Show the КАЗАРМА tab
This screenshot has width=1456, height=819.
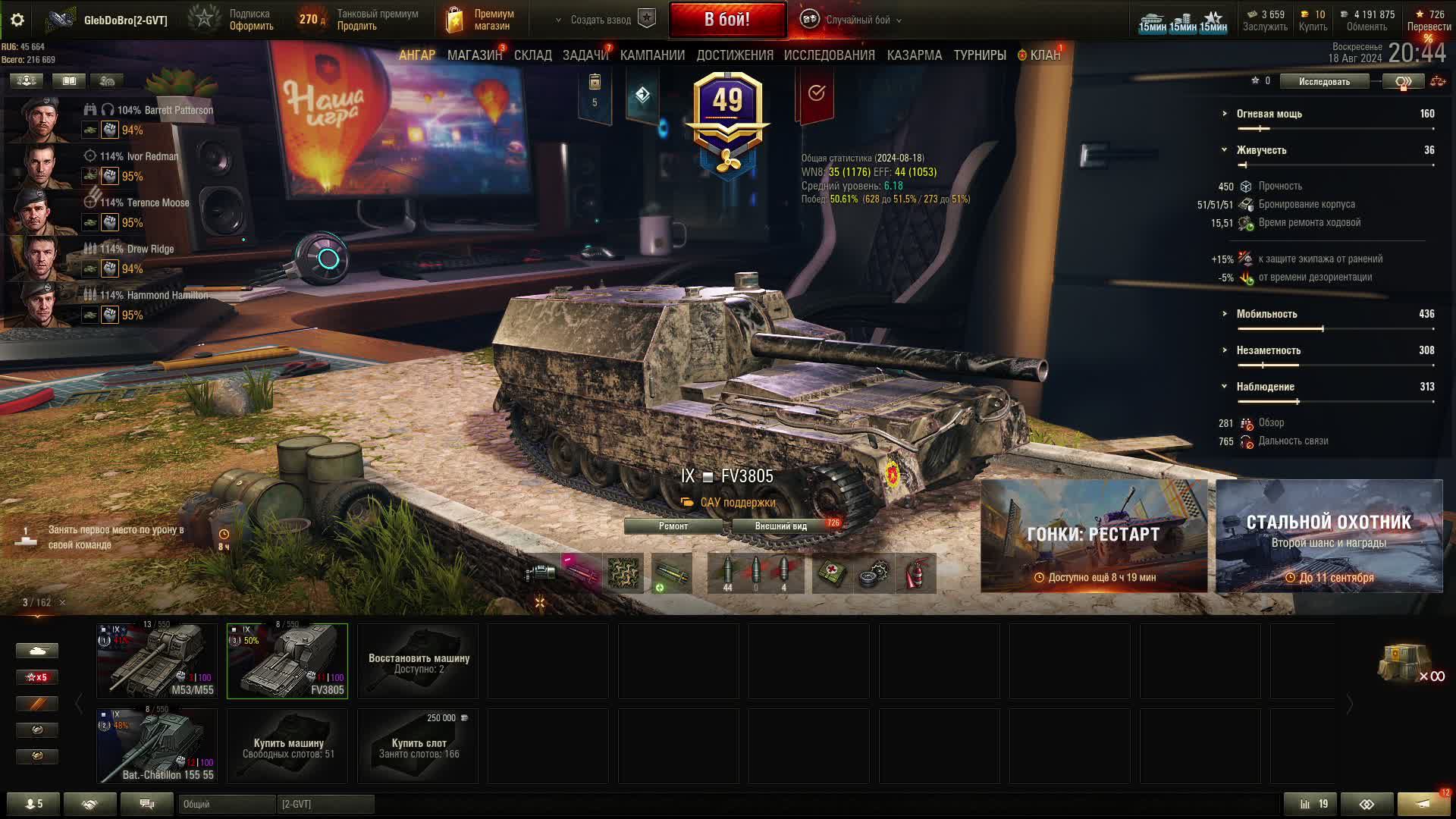click(x=914, y=55)
